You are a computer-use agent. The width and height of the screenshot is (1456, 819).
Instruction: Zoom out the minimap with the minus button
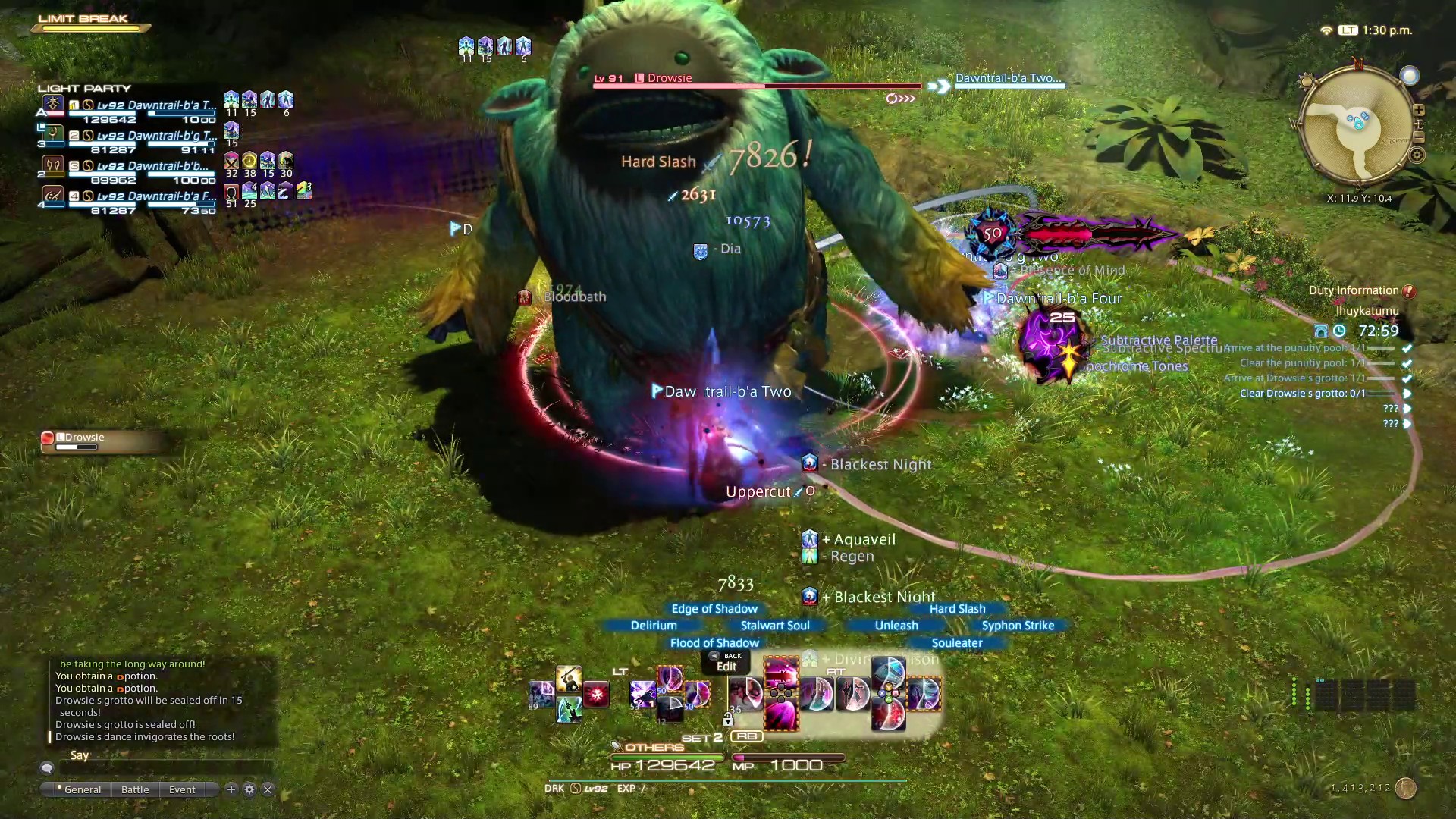(x=1418, y=137)
